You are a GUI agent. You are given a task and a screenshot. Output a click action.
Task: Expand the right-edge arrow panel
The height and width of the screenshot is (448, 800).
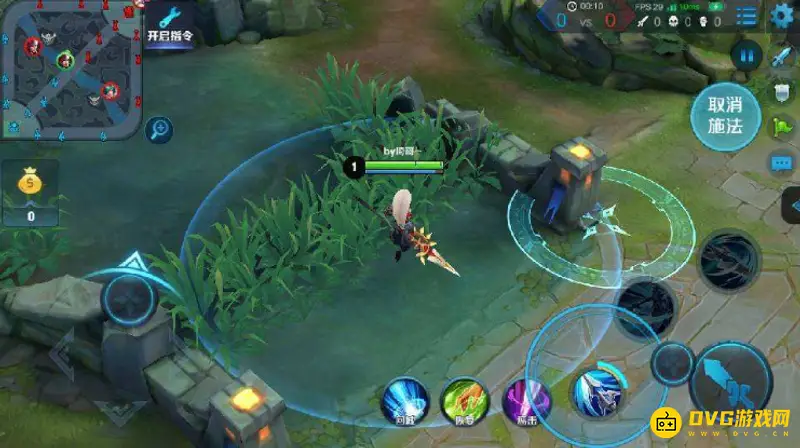[792, 206]
